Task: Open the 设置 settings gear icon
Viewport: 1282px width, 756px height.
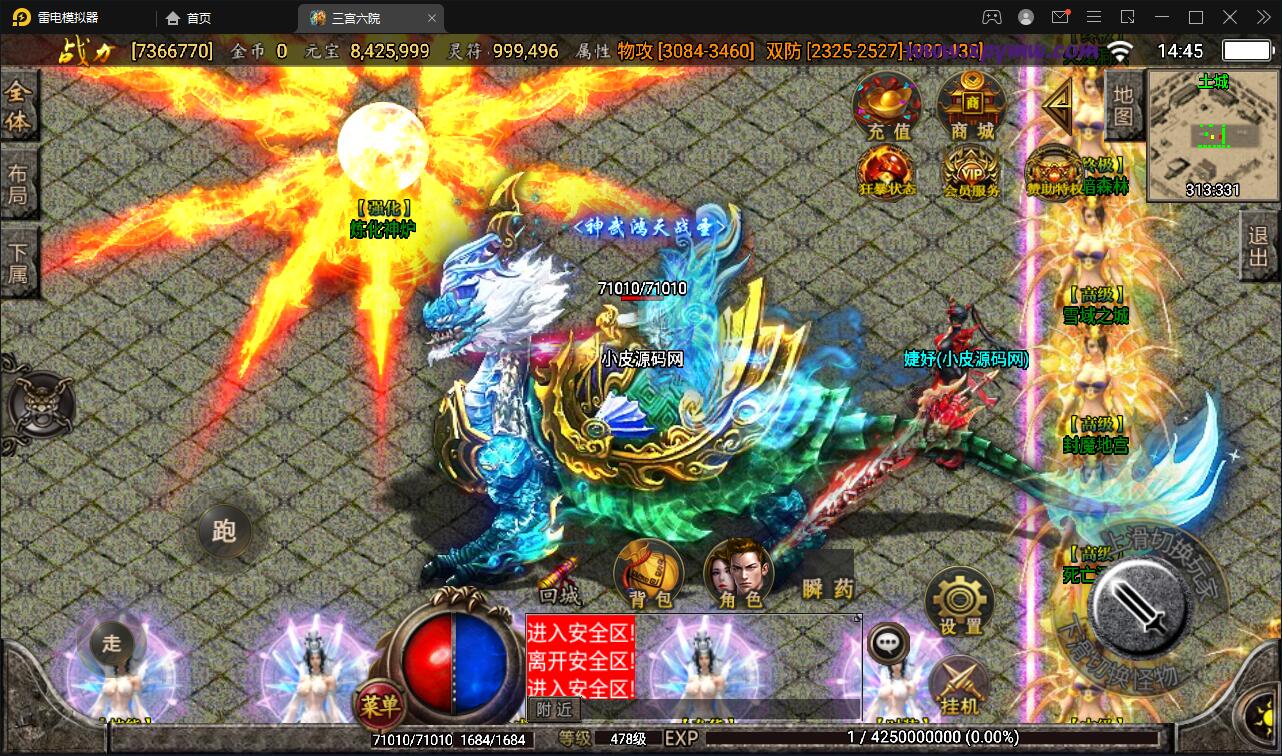Action: pyautogui.click(x=958, y=600)
